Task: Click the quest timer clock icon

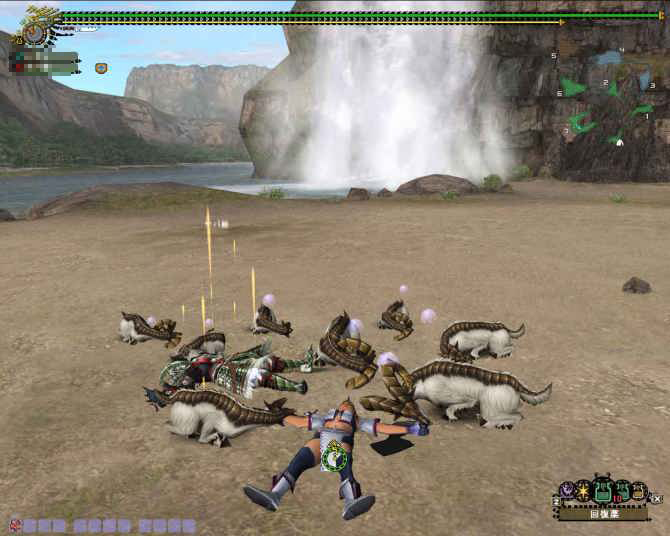Action: (x=35, y=32)
